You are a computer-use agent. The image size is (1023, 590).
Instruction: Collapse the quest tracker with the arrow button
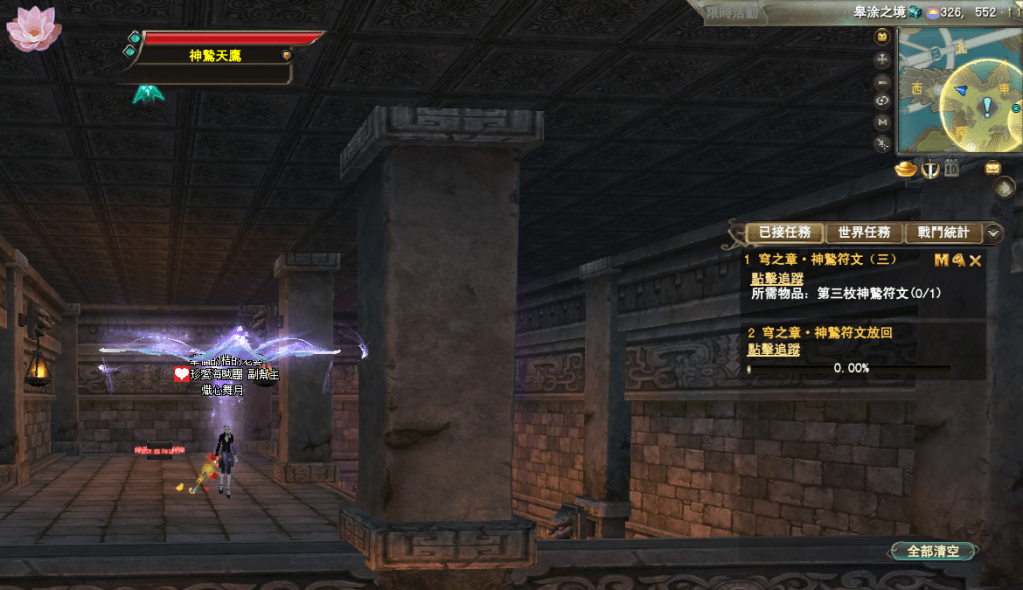click(x=993, y=233)
